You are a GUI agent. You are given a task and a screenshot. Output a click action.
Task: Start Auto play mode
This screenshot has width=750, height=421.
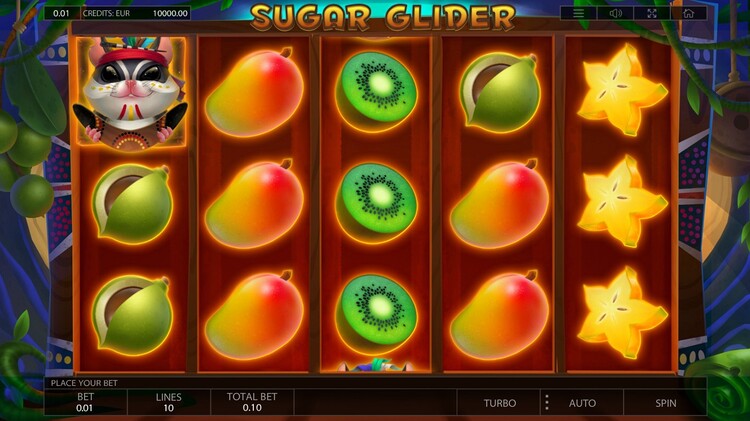[x=582, y=403]
